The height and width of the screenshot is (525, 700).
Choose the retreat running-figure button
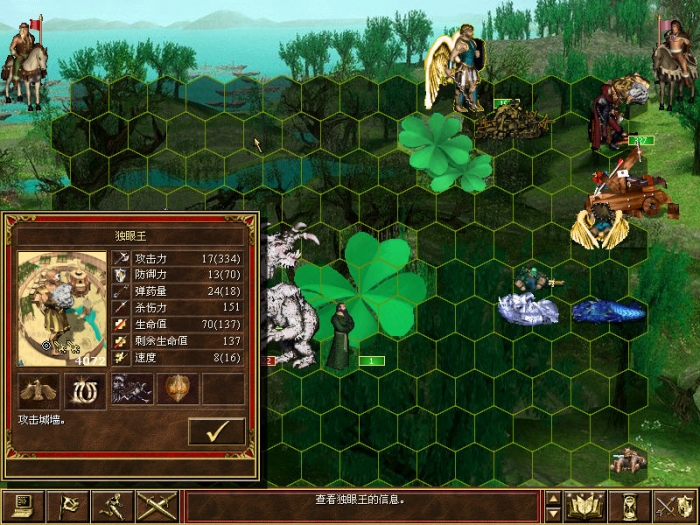pyautogui.click(x=113, y=507)
